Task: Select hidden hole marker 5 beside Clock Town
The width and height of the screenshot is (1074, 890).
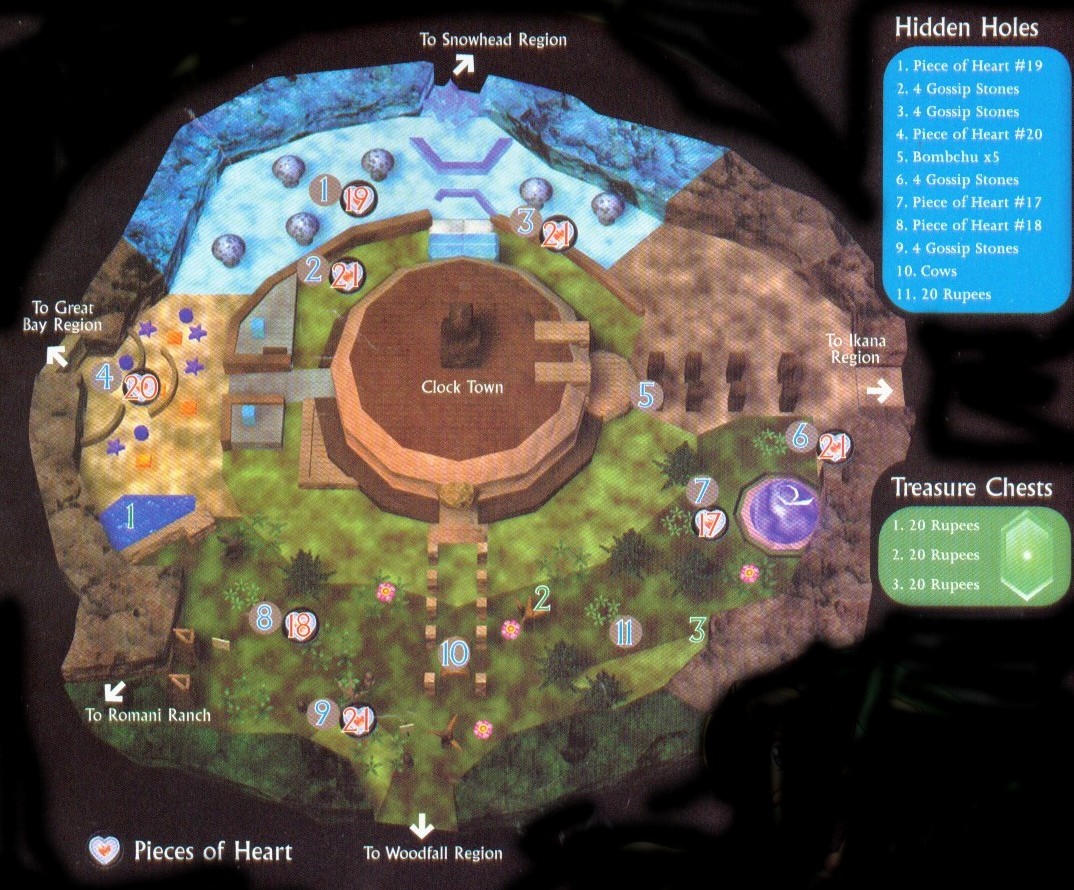Action: click(x=646, y=396)
